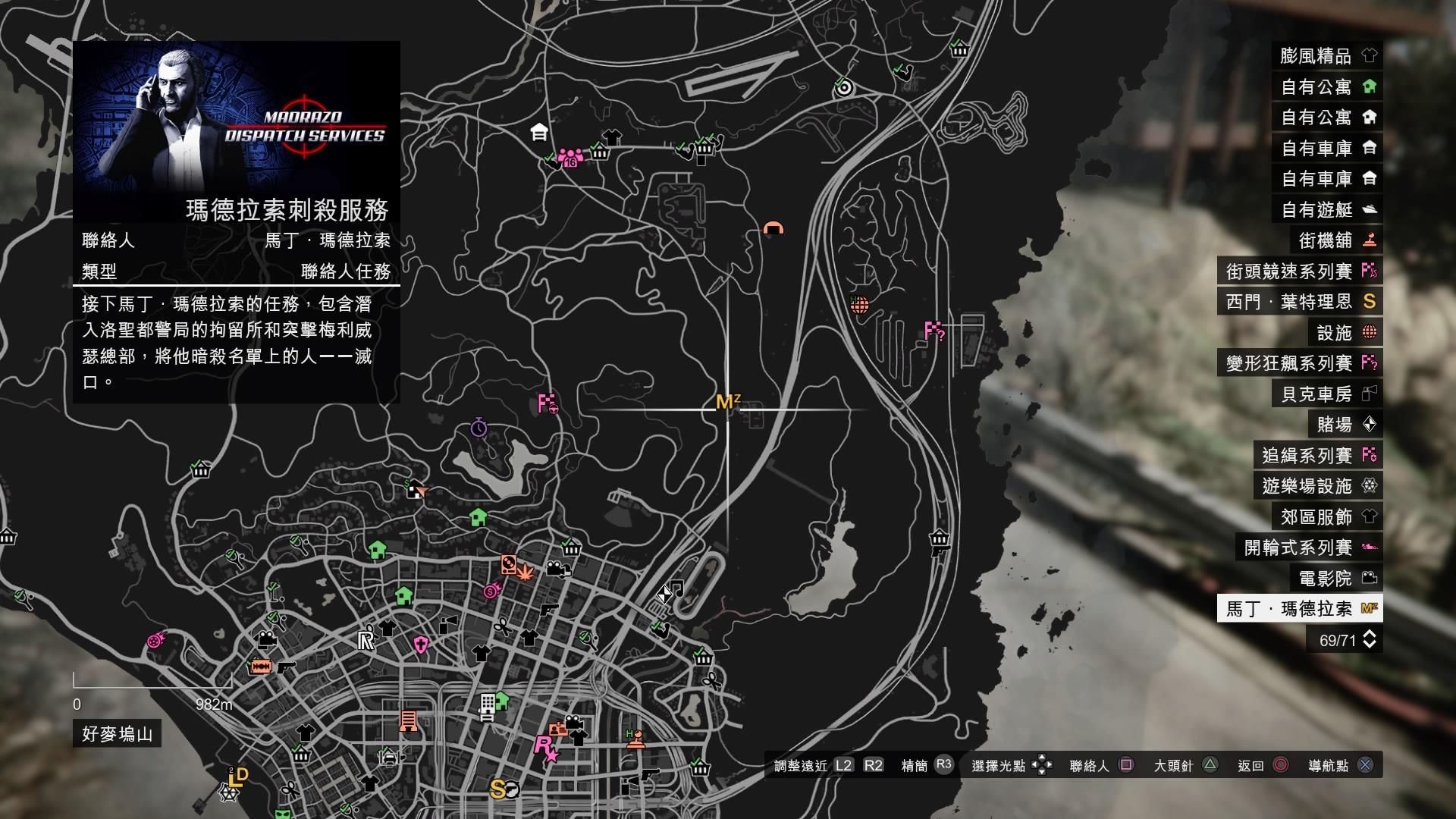Click the 賭場 casino diamond icon
This screenshot has width=1456, height=819.
click(x=1370, y=424)
